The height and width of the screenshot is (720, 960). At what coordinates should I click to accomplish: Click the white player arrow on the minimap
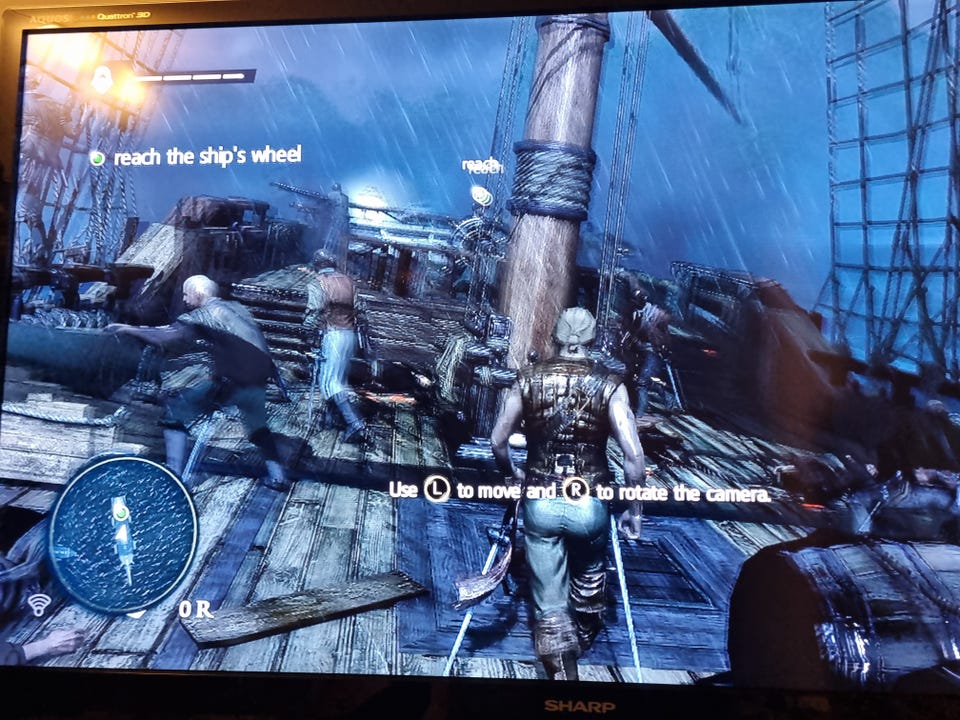123,537
